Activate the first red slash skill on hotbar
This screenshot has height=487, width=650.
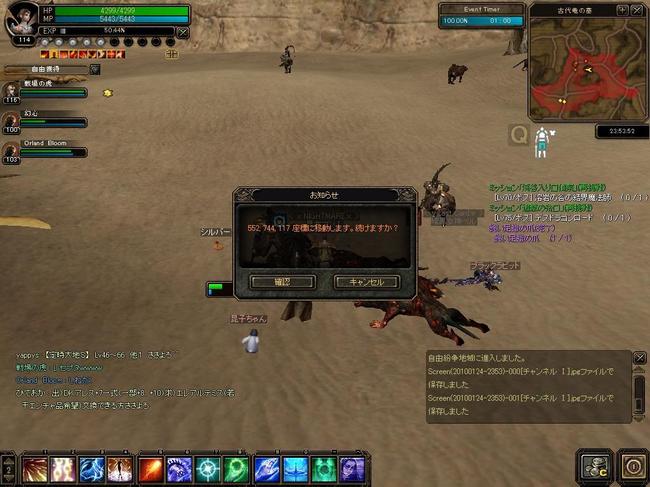coord(36,465)
